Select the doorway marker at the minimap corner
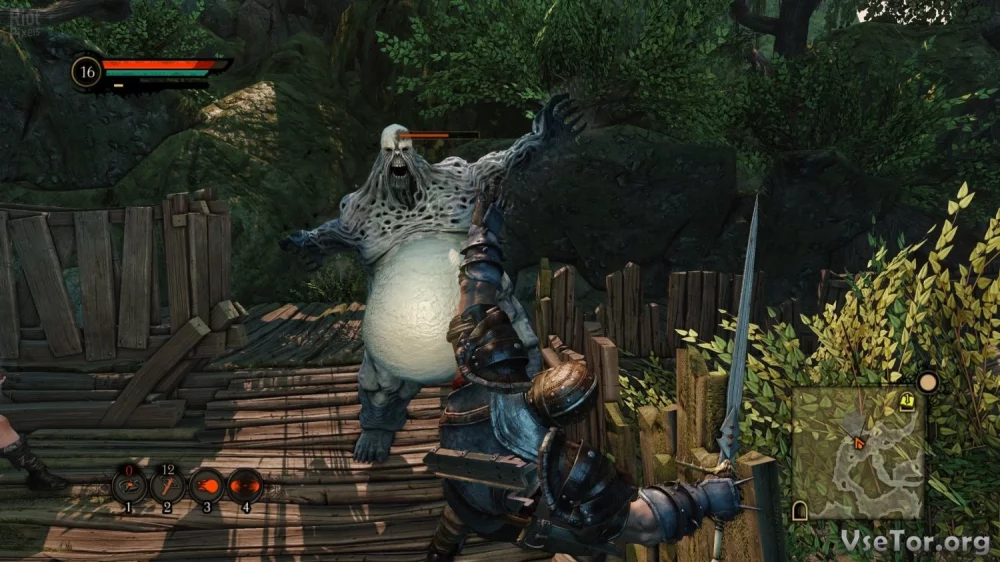This screenshot has height=562, width=1000. click(800, 511)
